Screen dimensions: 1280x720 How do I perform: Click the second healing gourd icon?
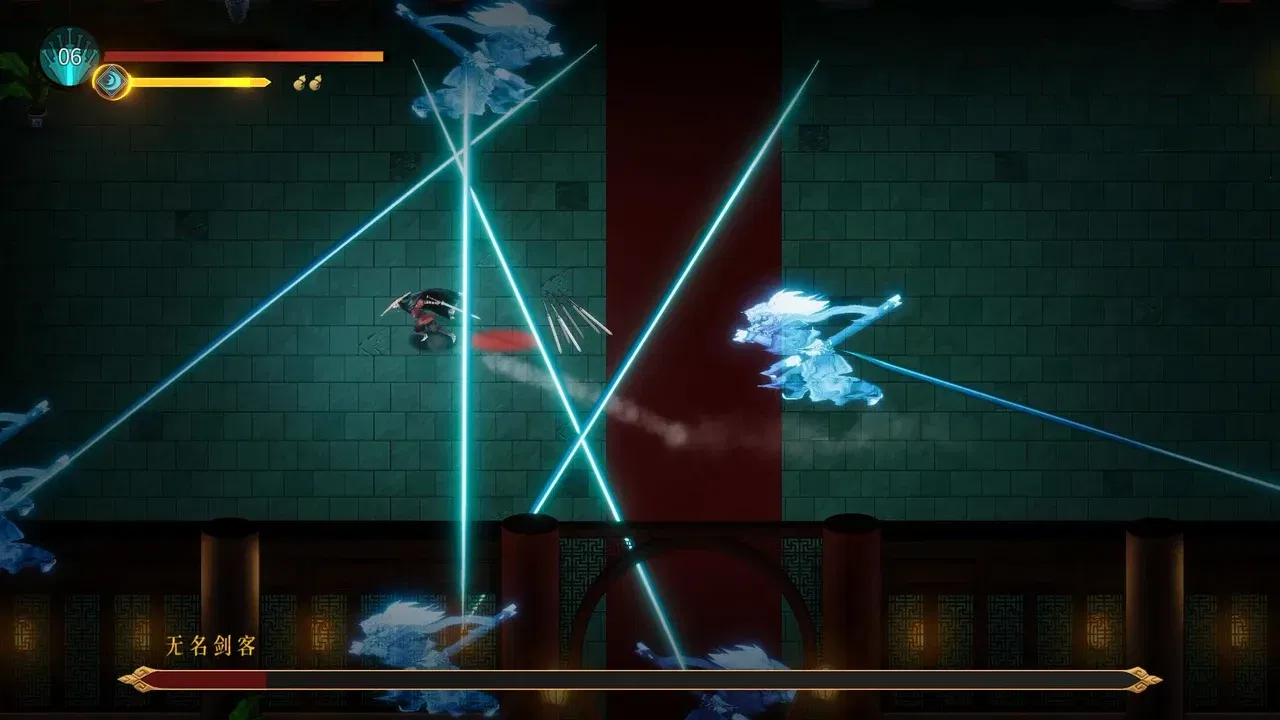coord(316,80)
